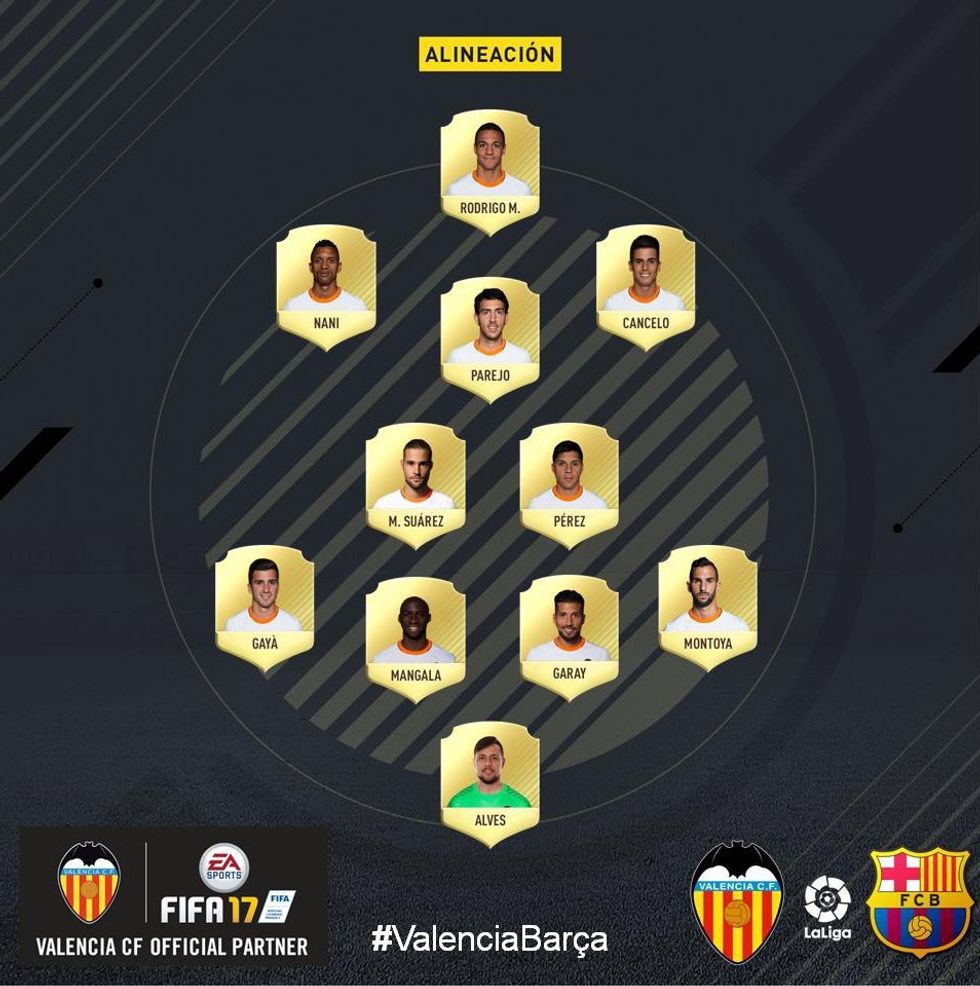Pick the Mangala player card
Screen dimensions: 980x986
click(415, 637)
